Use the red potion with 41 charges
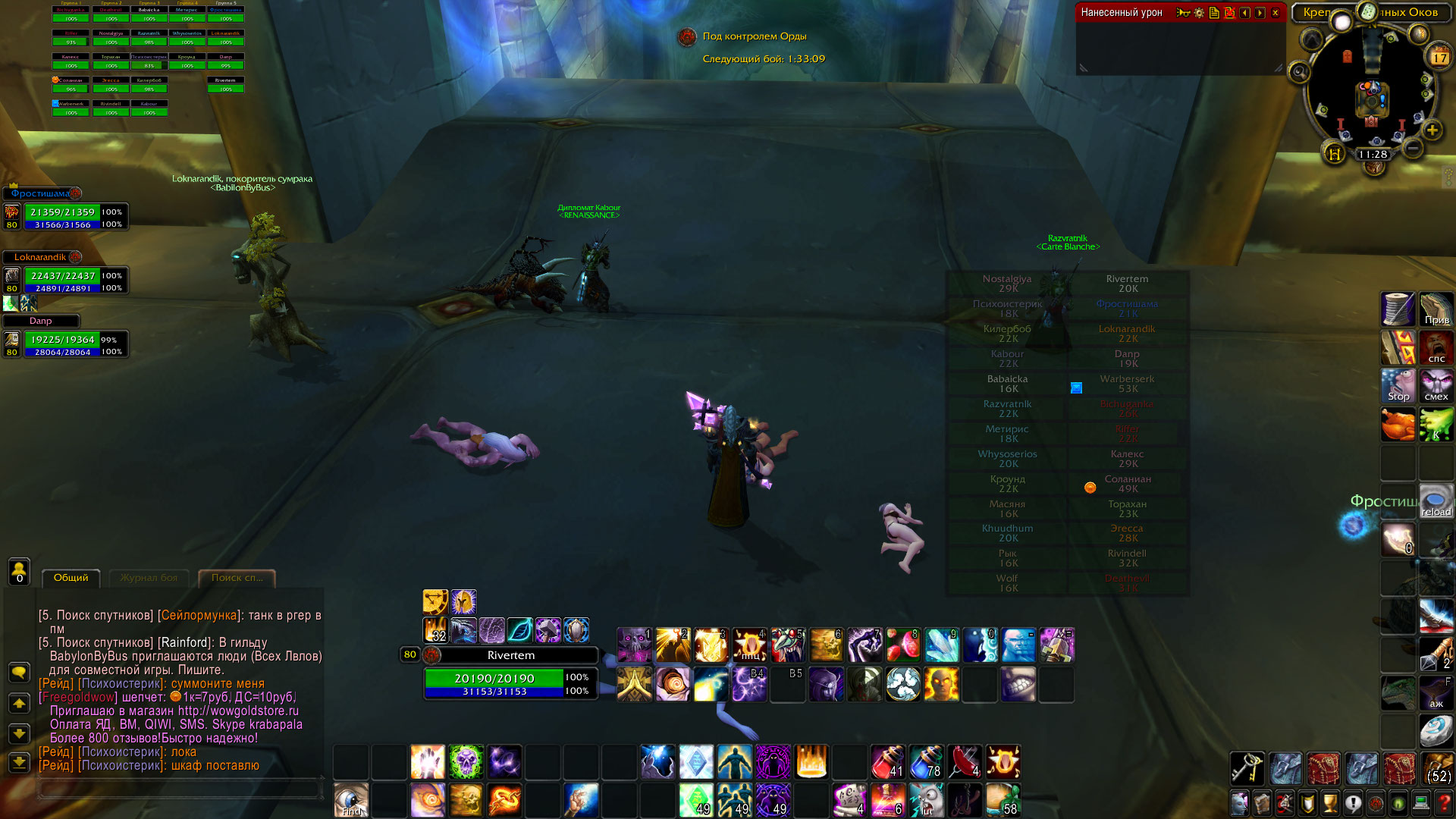This screenshot has width=1456, height=819. 887,761
